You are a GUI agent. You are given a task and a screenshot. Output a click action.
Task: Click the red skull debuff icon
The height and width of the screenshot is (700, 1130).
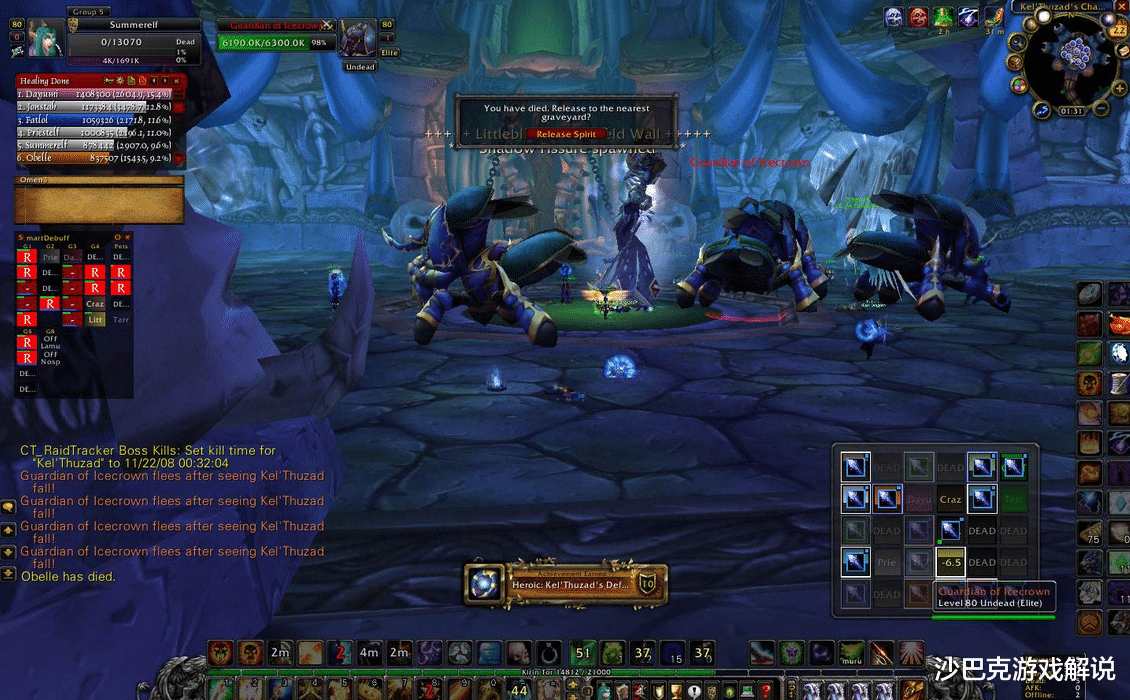point(918,16)
